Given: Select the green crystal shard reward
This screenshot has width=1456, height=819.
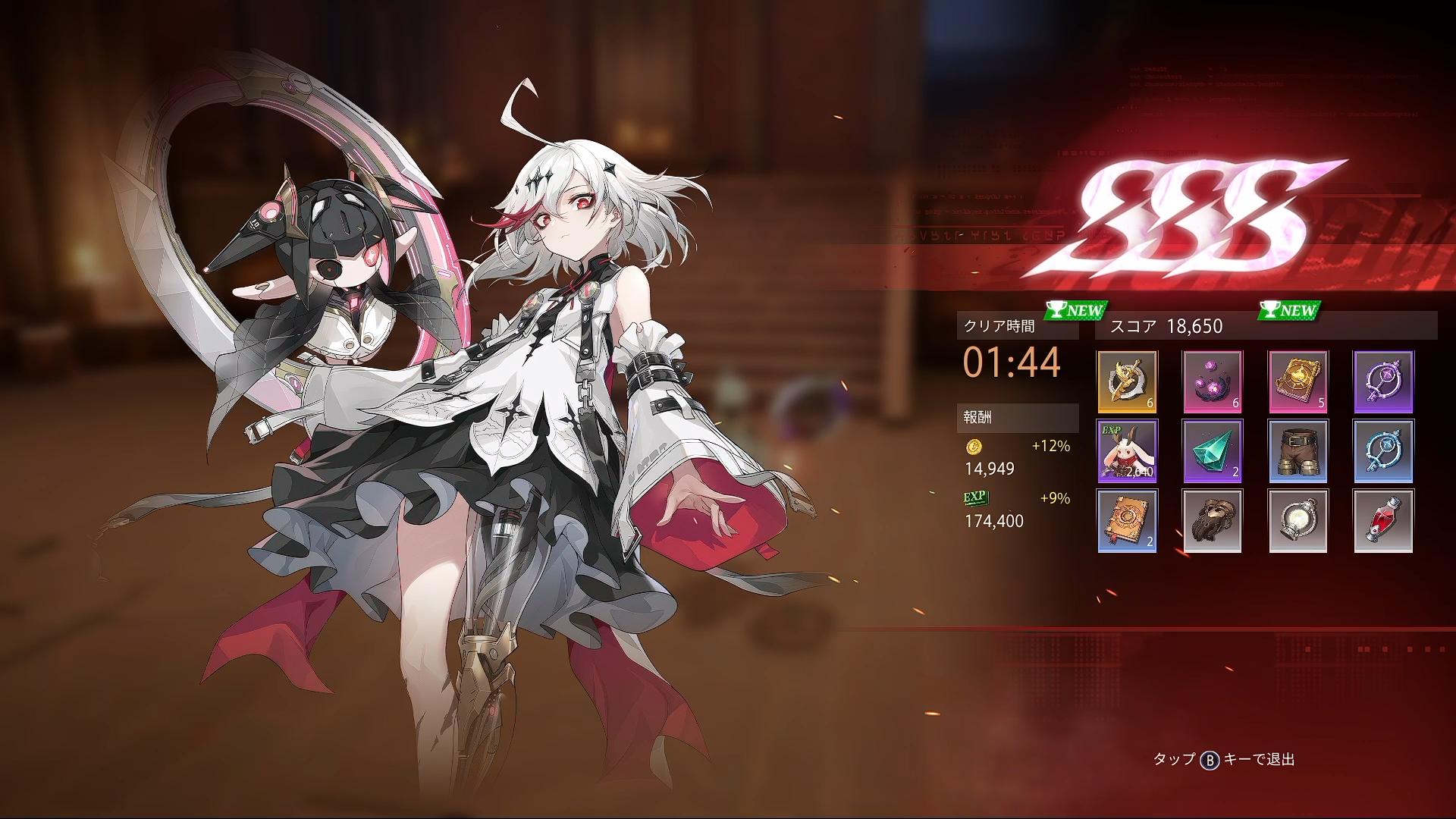Looking at the screenshot, I should pos(1213,451).
